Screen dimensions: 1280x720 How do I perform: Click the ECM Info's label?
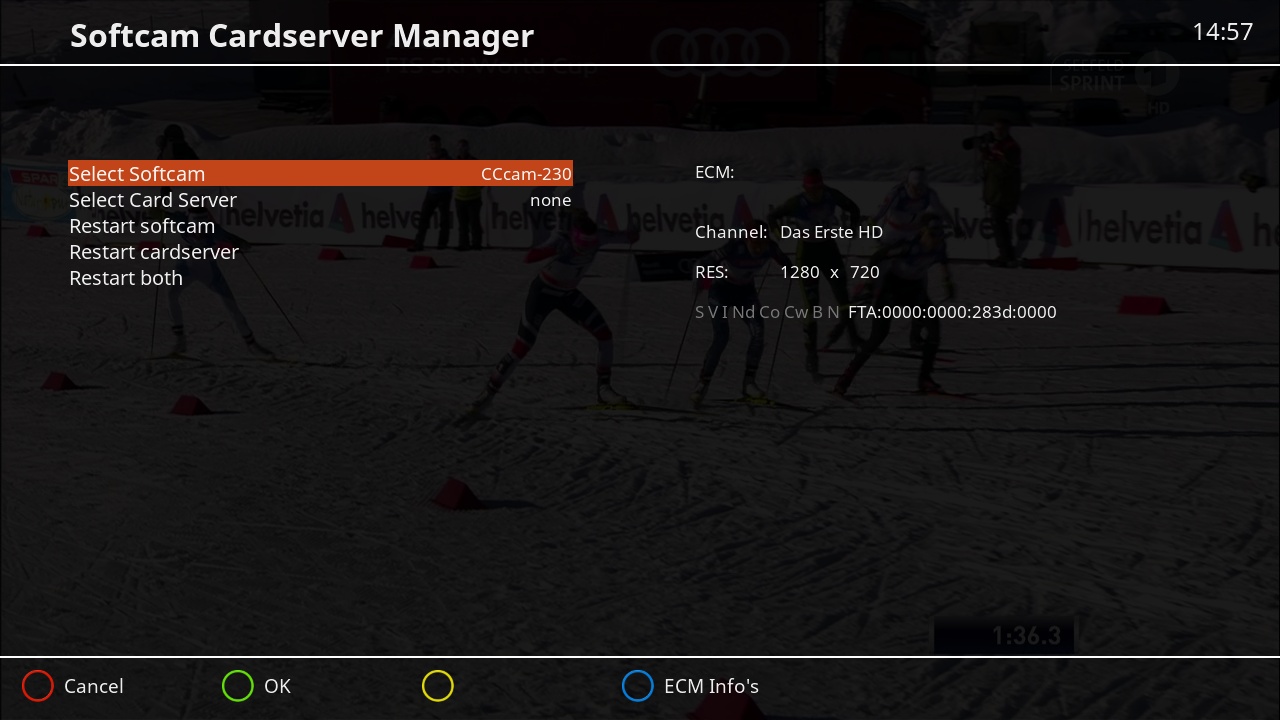[711, 686]
